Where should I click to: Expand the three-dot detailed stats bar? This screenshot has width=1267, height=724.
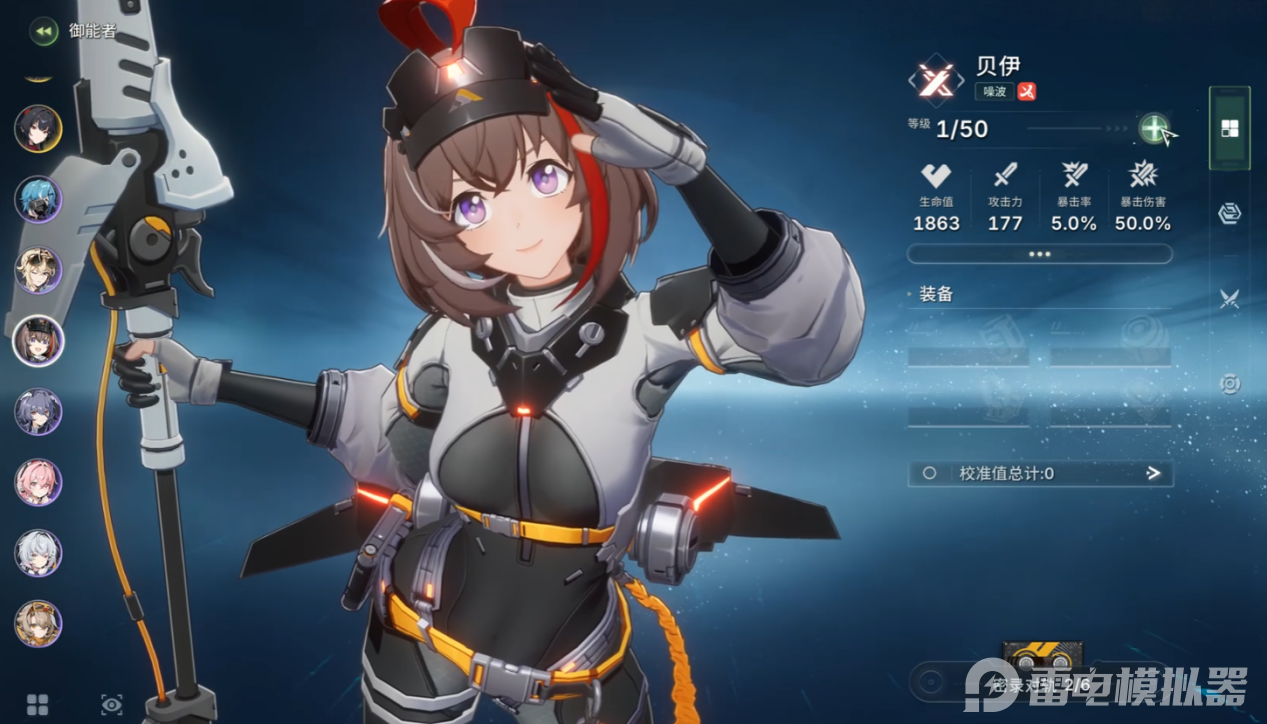pos(1039,254)
